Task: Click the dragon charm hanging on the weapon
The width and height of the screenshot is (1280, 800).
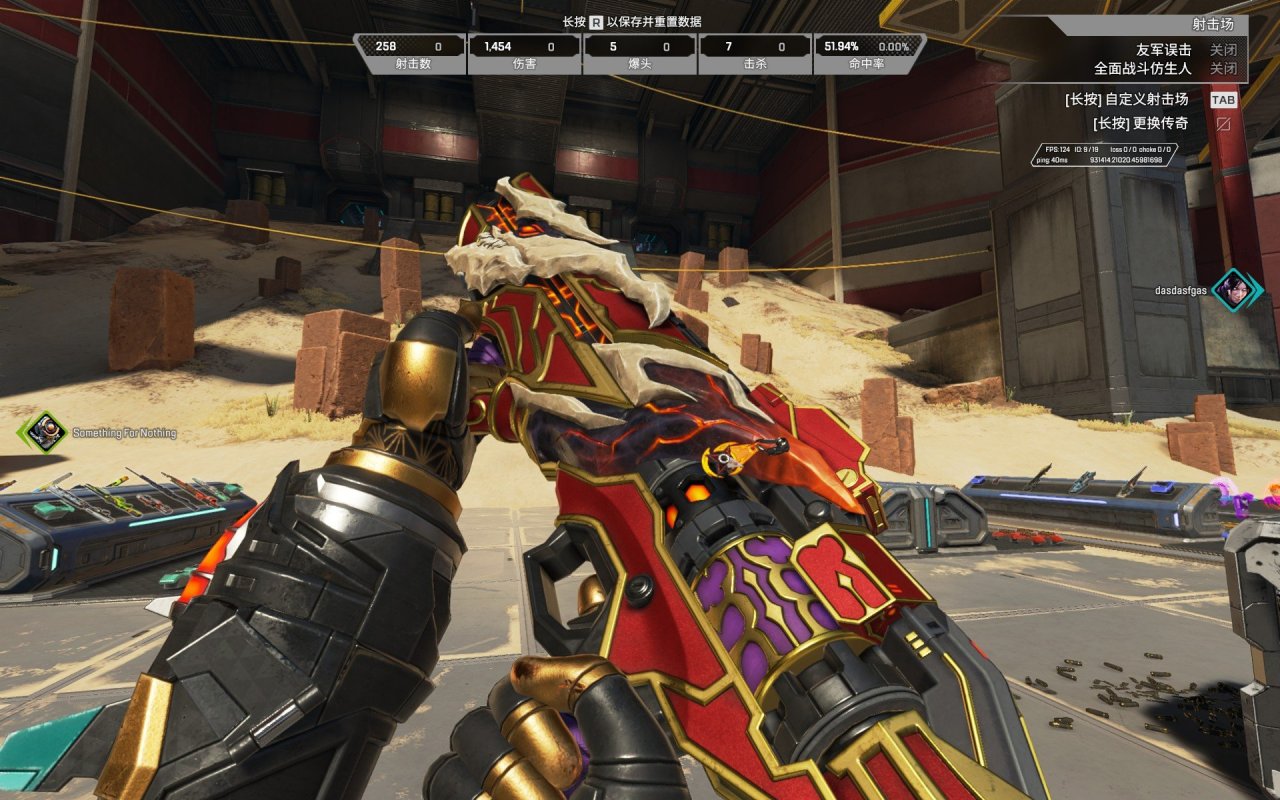Action: tap(726, 461)
